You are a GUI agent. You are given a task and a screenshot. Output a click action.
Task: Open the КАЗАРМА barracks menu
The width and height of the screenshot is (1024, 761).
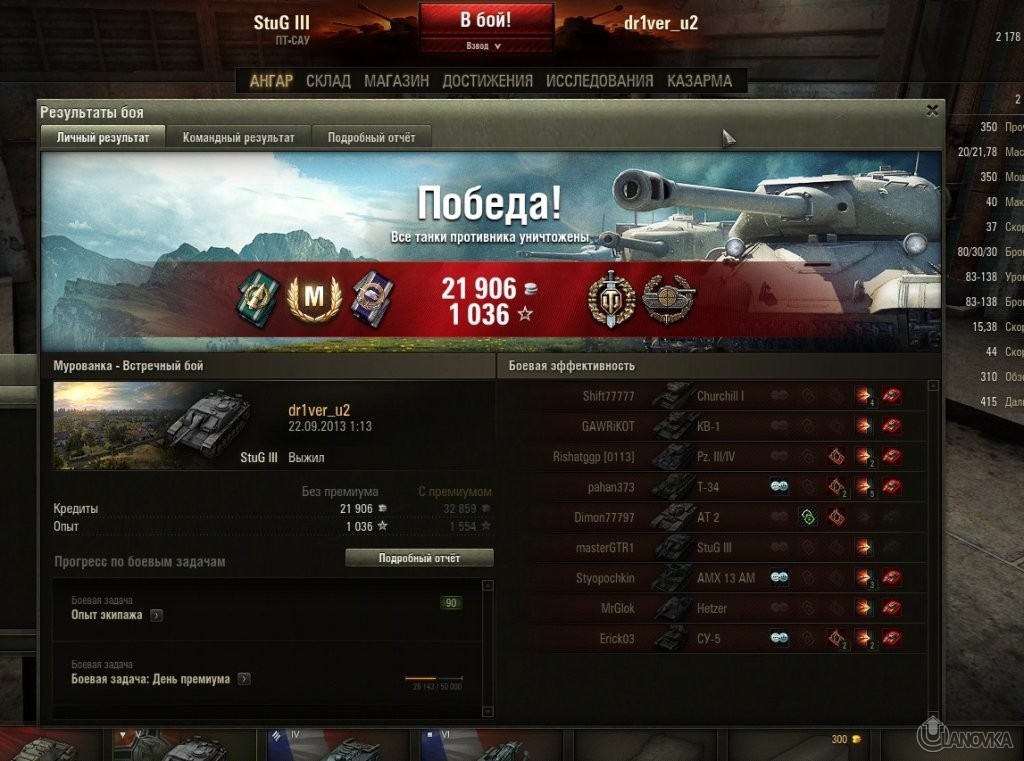(x=699, y=81)
